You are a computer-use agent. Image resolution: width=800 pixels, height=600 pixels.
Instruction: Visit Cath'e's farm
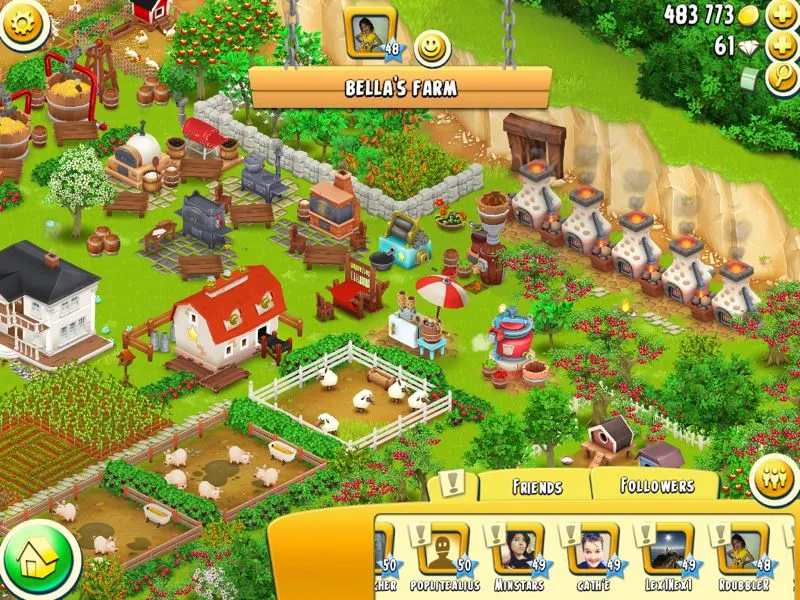(x=594, y=556)
